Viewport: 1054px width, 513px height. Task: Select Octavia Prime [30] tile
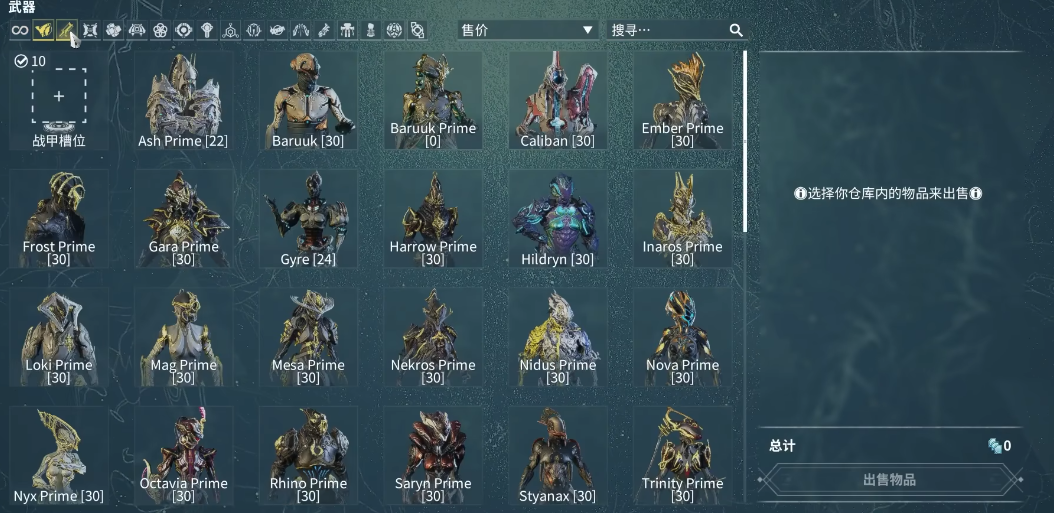coord(183,454)
